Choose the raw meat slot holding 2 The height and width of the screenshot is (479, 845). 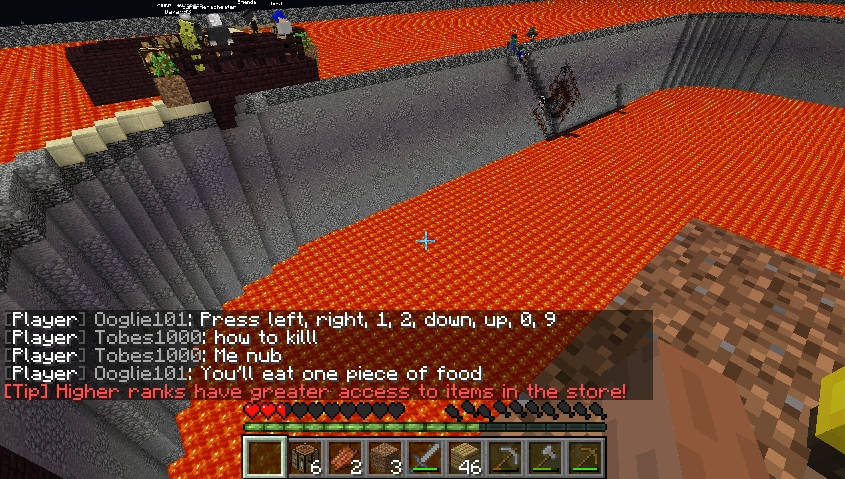(x=346, y=457)
